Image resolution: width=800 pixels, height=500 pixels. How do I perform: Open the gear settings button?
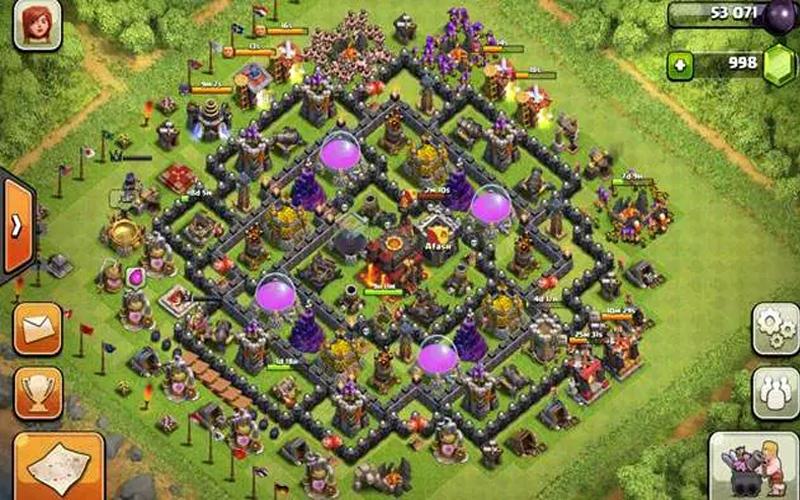775,329
